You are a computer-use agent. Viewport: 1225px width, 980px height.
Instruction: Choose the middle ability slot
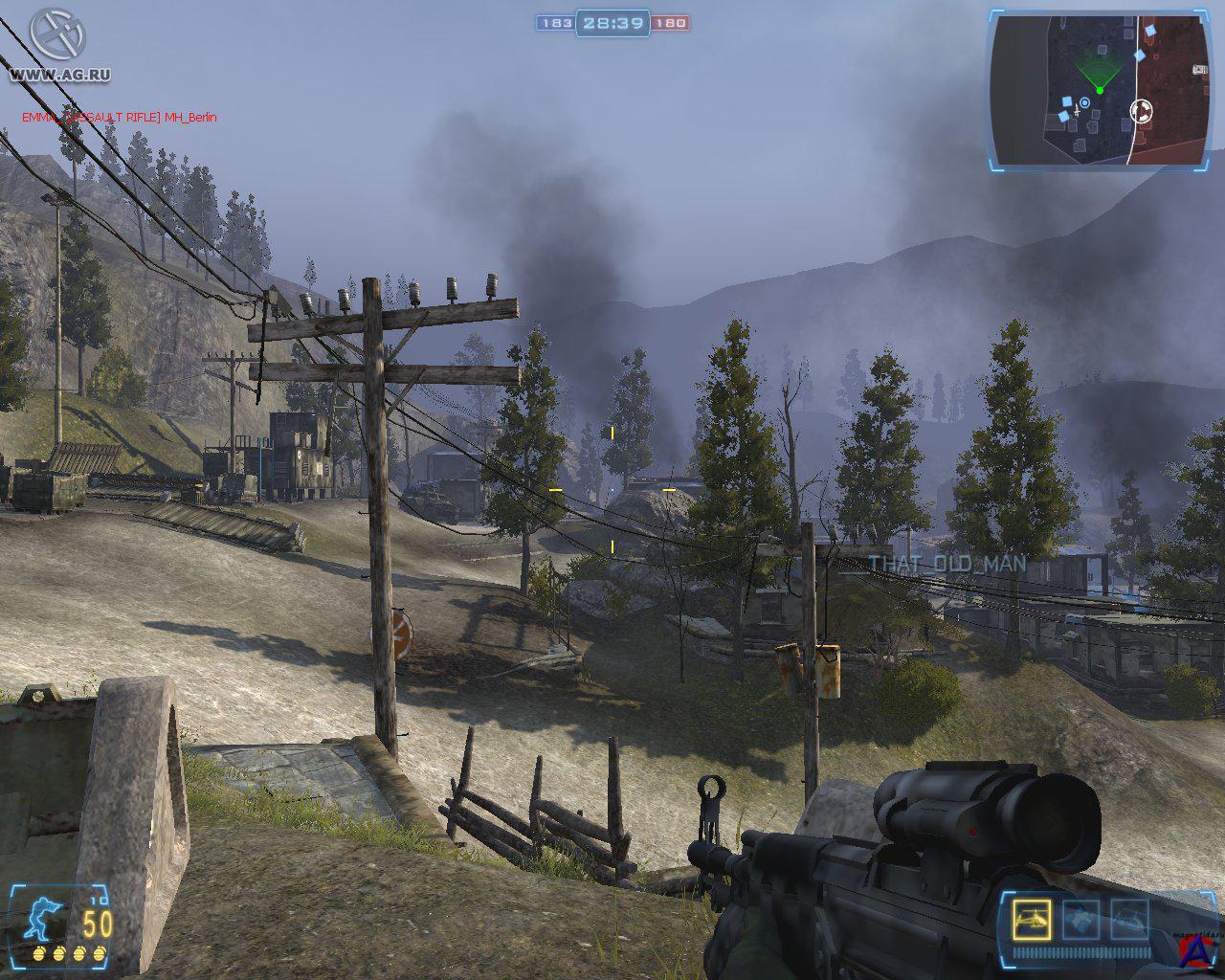point(1080,920)
